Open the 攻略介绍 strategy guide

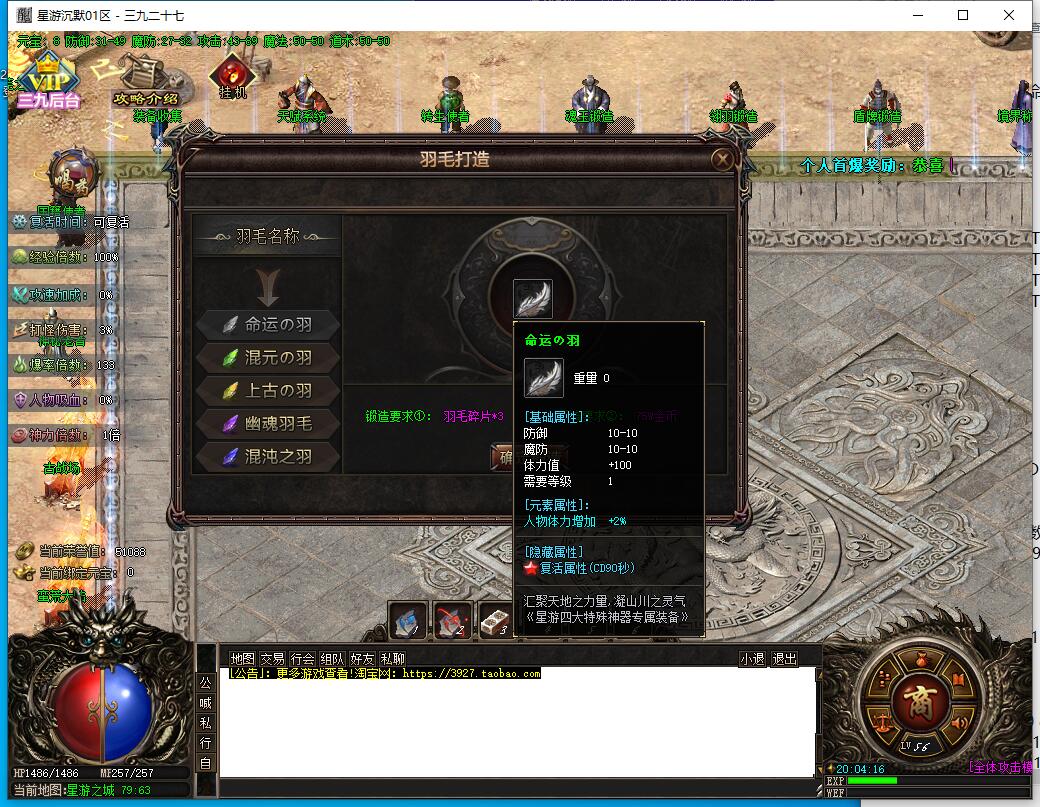(x=145, y=80)
